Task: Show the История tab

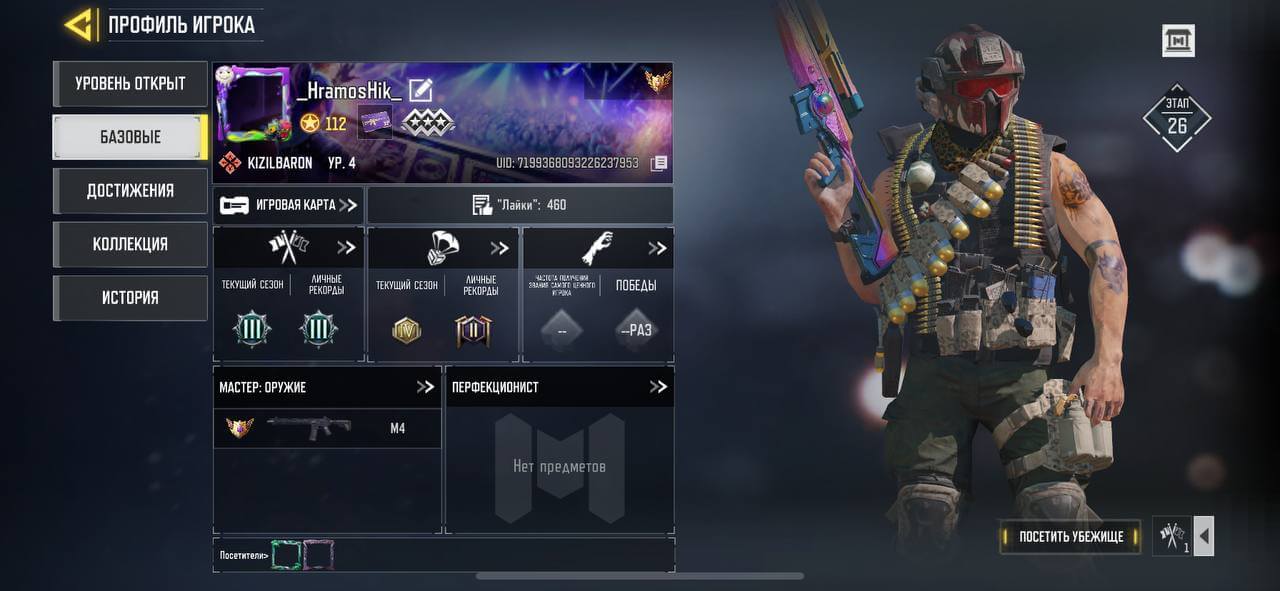Action: [130, 298]
